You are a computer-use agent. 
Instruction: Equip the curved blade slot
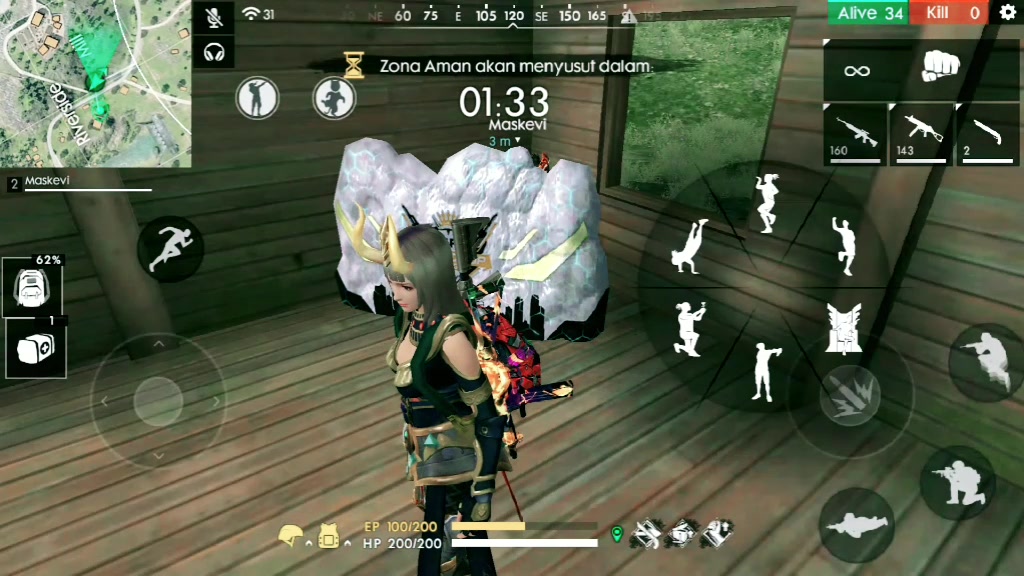tap(988, 133)
